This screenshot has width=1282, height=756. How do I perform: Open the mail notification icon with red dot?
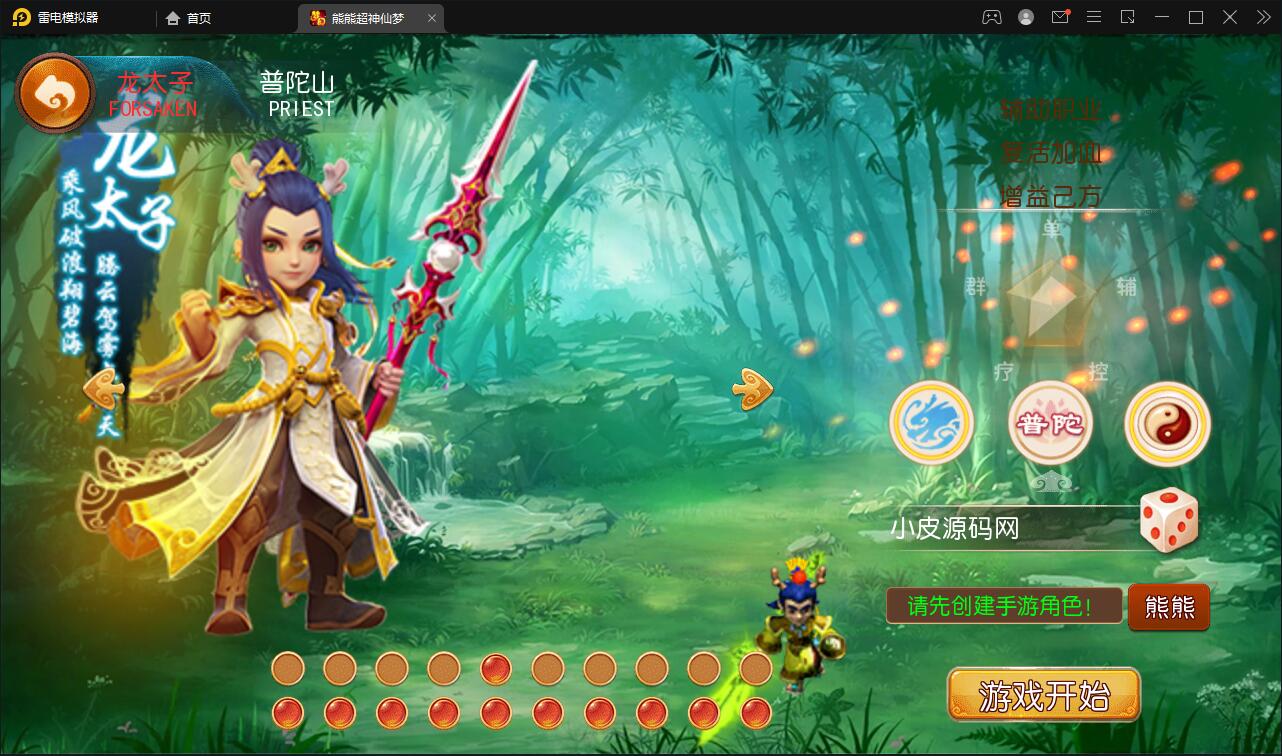pos(1060,17)
